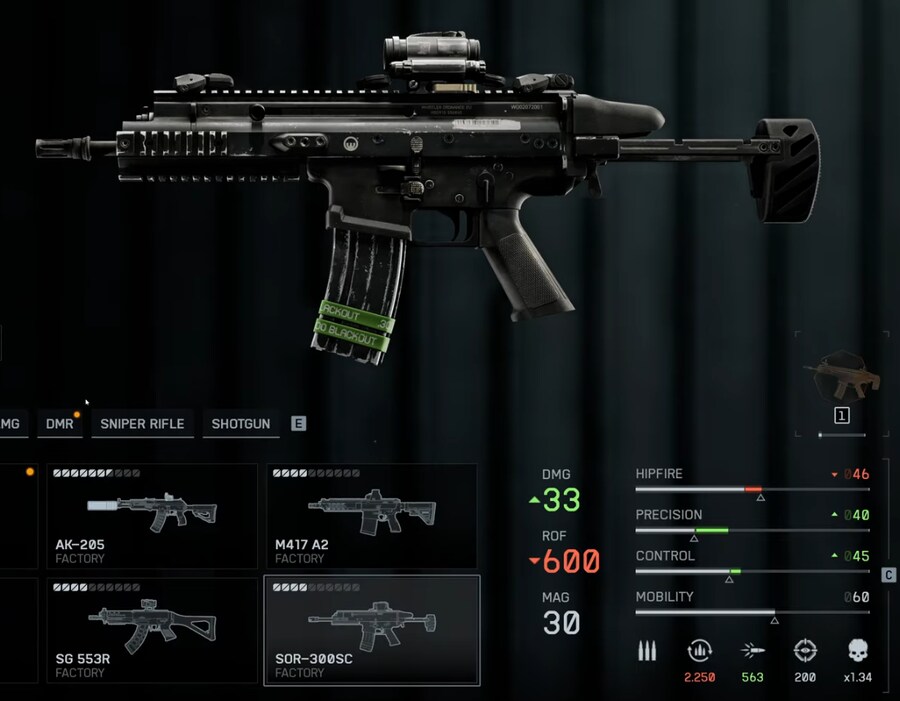Show the Shotgun weapon category
This screenshot has height=701, width=900.
241,424
